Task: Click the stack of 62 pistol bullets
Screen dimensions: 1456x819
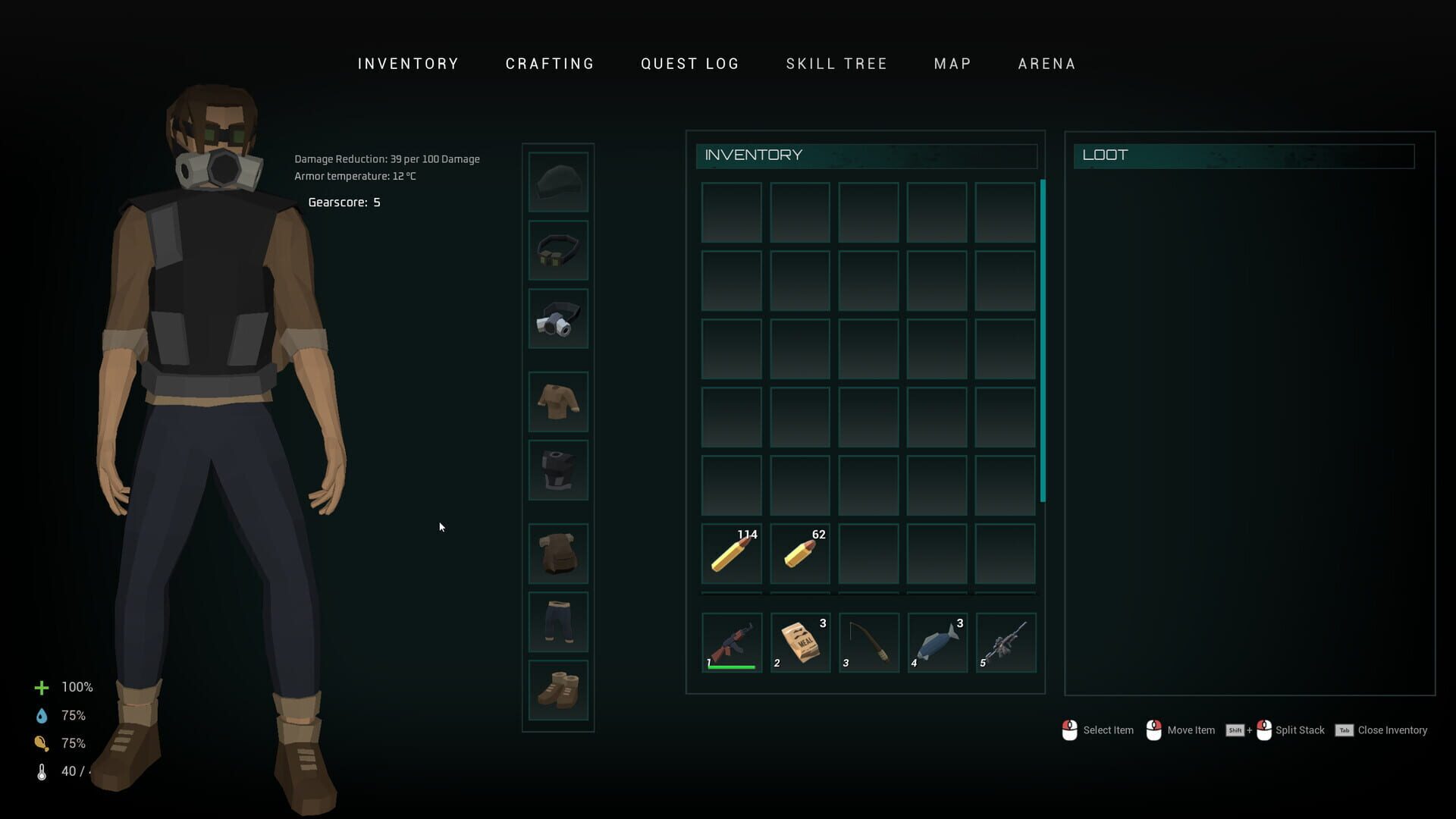Action: [x=799, y=554]
